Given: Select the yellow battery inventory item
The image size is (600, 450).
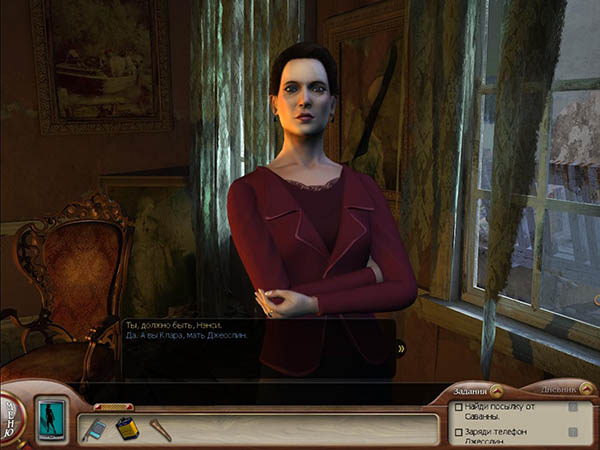Looking at the screenshot, I should pyautogui.click(x=125, y=428).
